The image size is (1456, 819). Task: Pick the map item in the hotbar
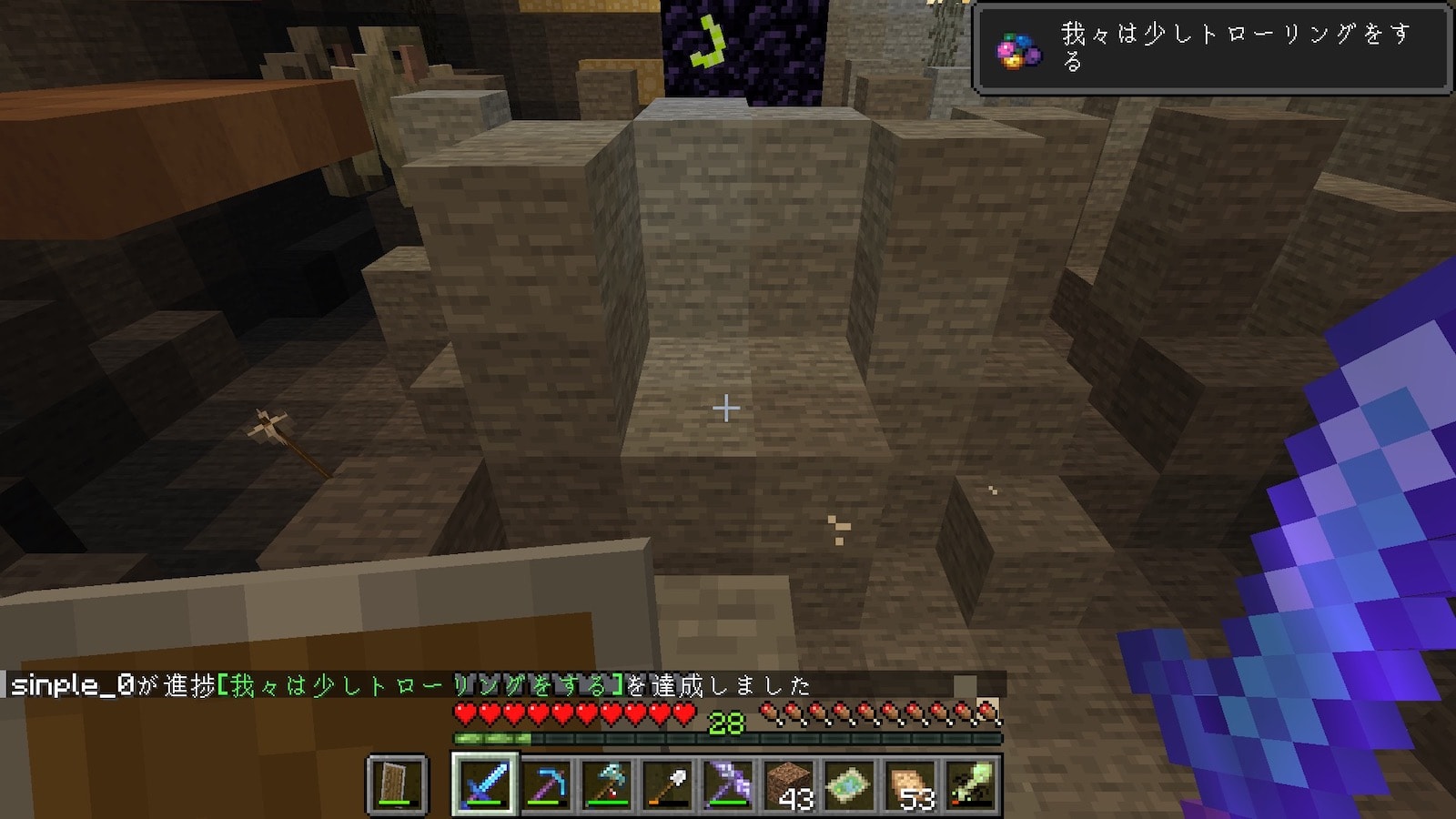pyautogui.click(x=851, y=784)
